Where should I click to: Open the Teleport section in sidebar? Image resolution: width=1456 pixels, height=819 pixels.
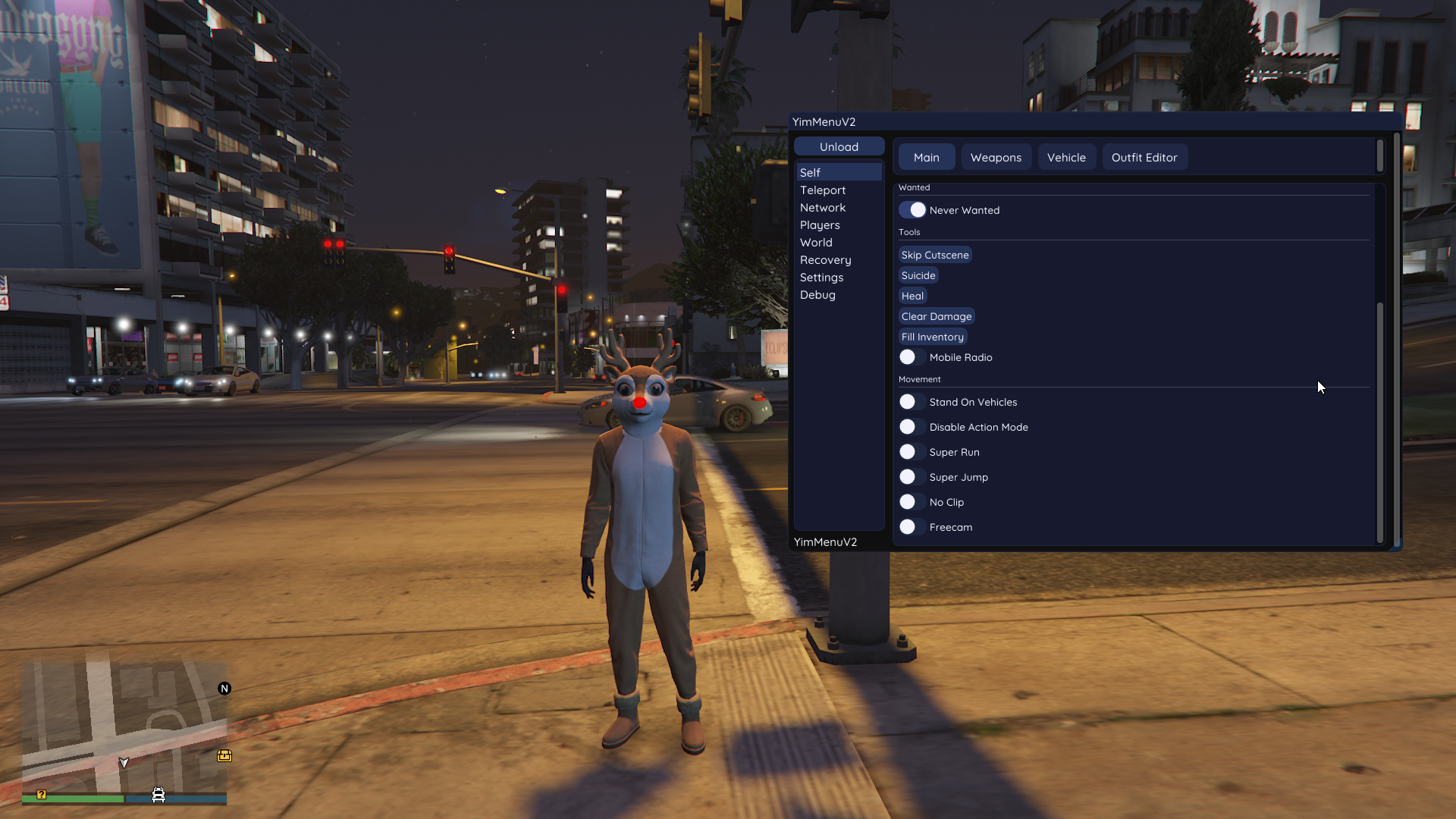point(822,190)
